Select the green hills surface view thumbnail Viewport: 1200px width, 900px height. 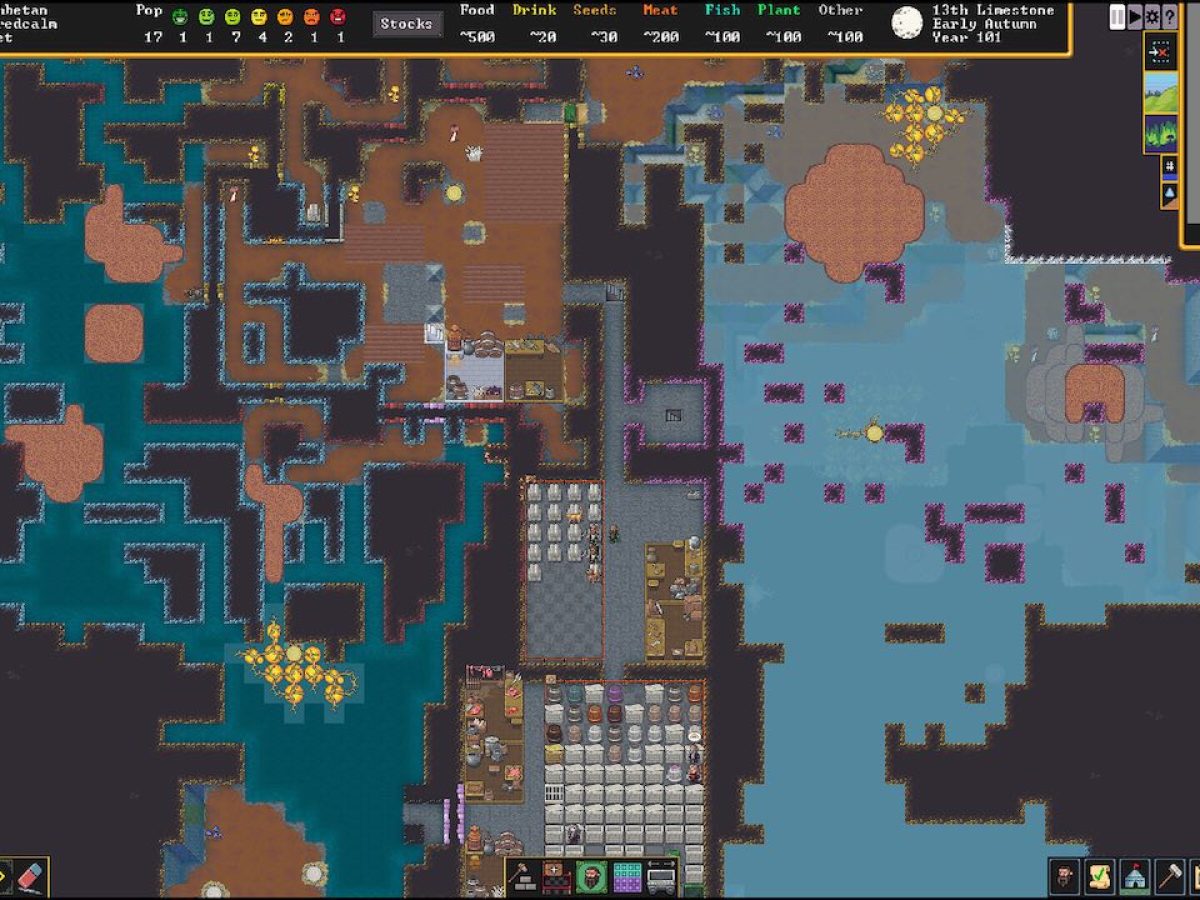coord(1161,92)
